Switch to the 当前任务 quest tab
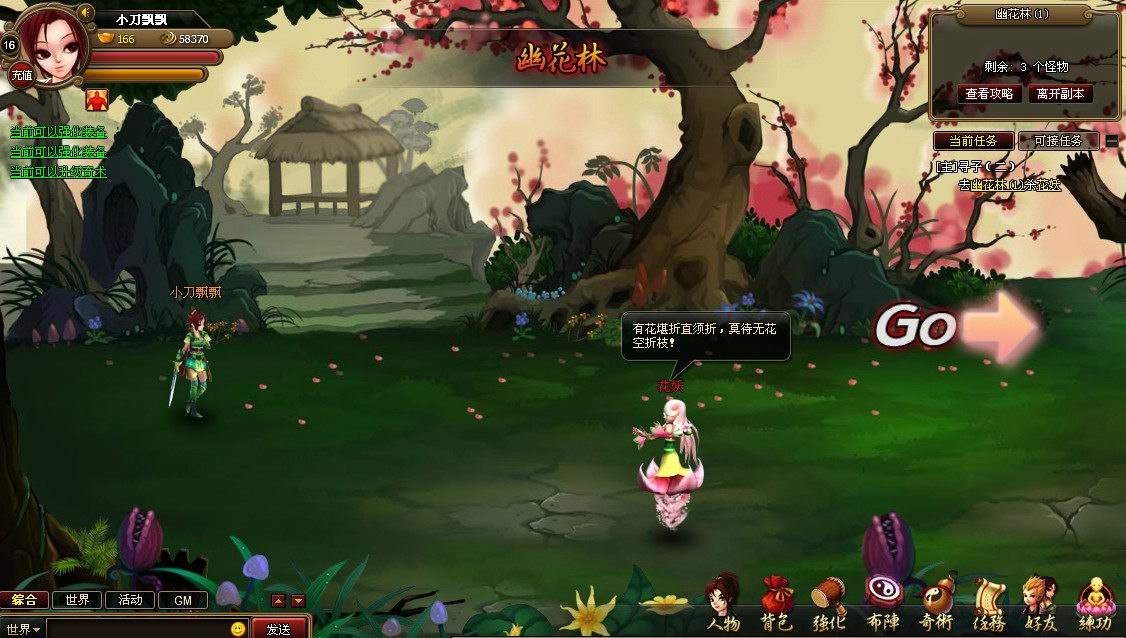Image resolution: width=1126 pixels, height=638 pixels. 973,141
